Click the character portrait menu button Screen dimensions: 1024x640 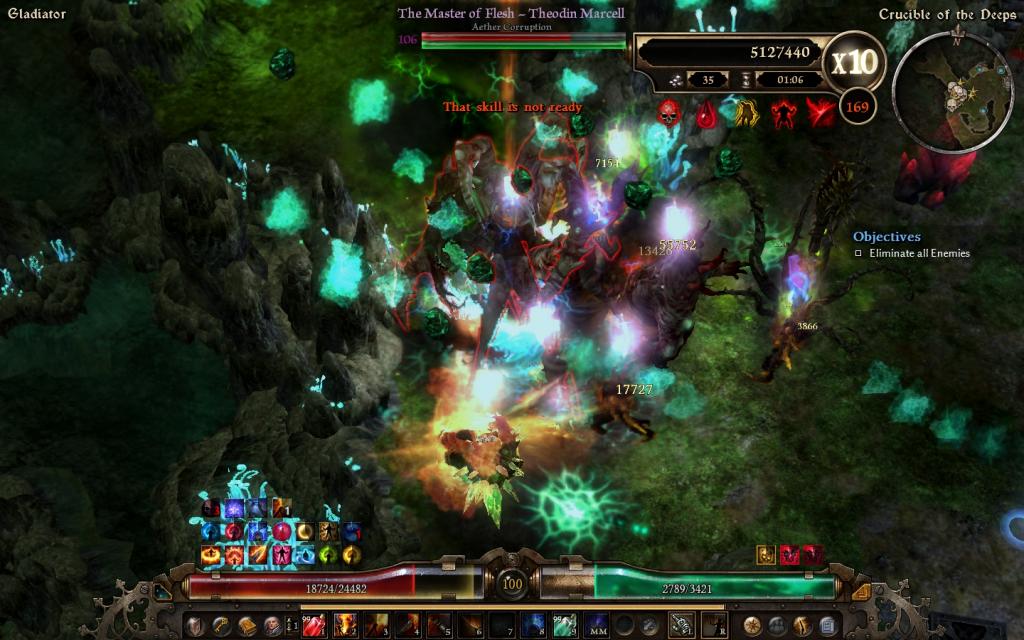tap(272, 626)
